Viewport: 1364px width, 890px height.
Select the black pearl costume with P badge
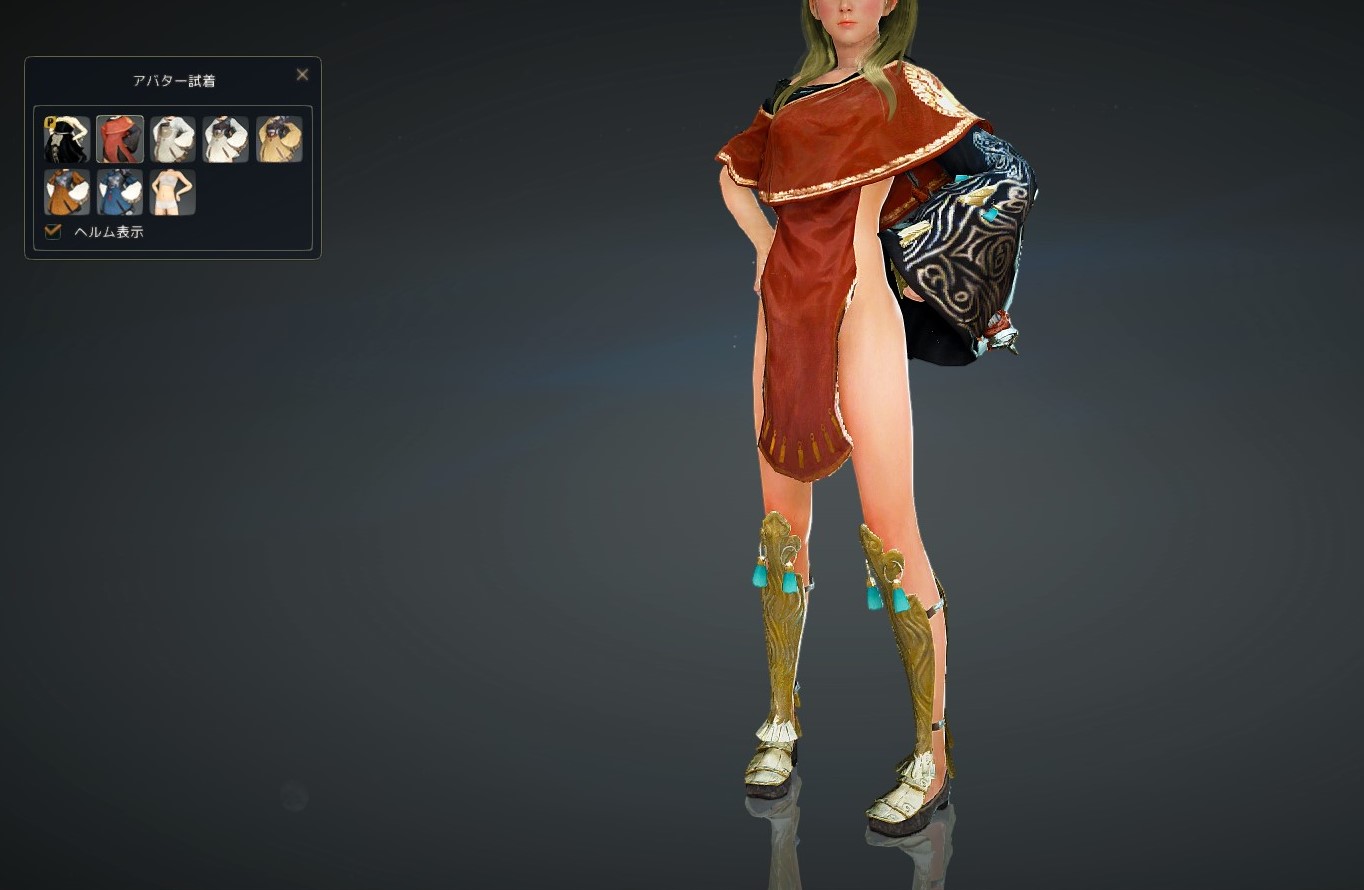click(66, 138)
